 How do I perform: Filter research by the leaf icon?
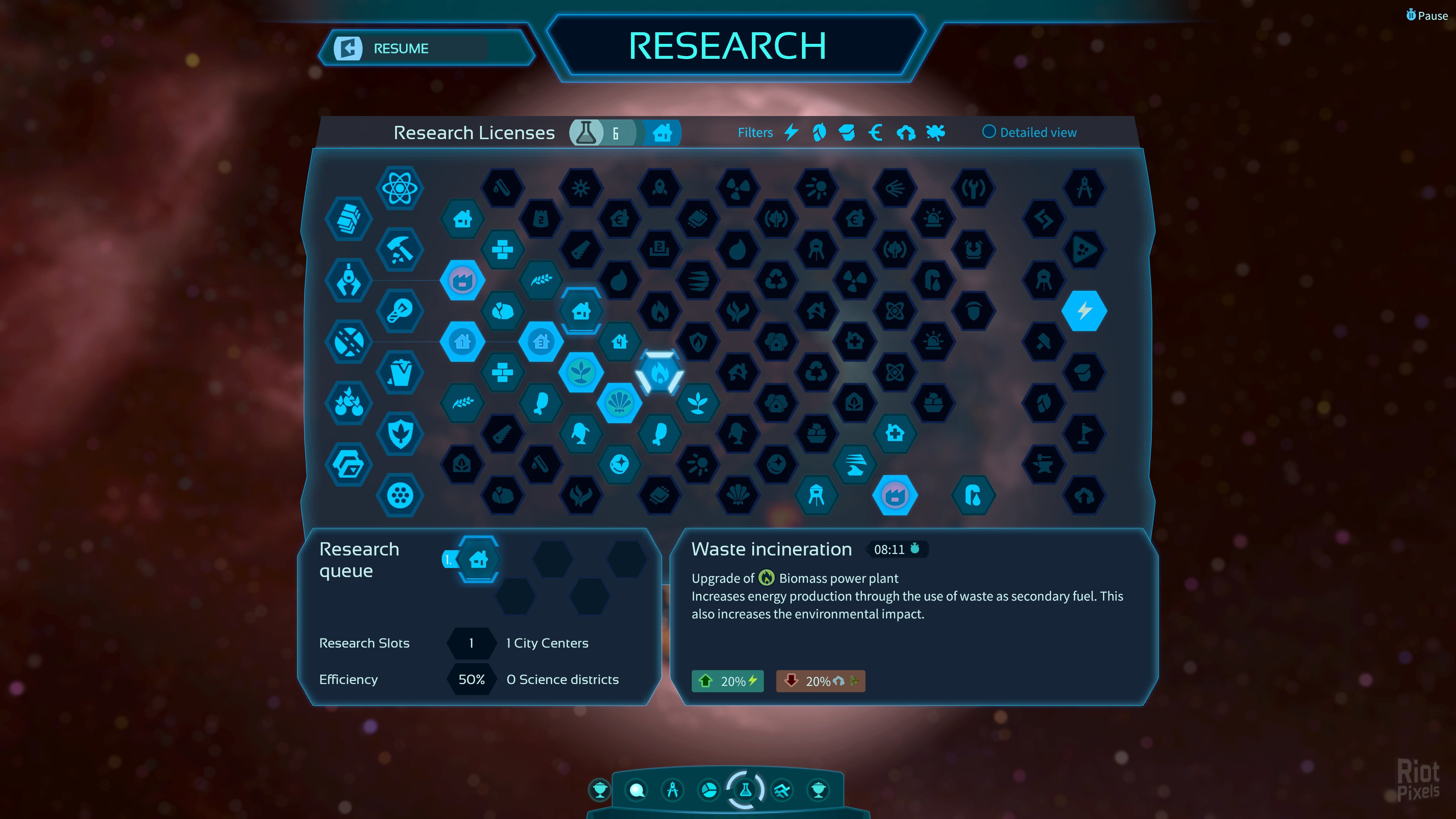(819, 132)
